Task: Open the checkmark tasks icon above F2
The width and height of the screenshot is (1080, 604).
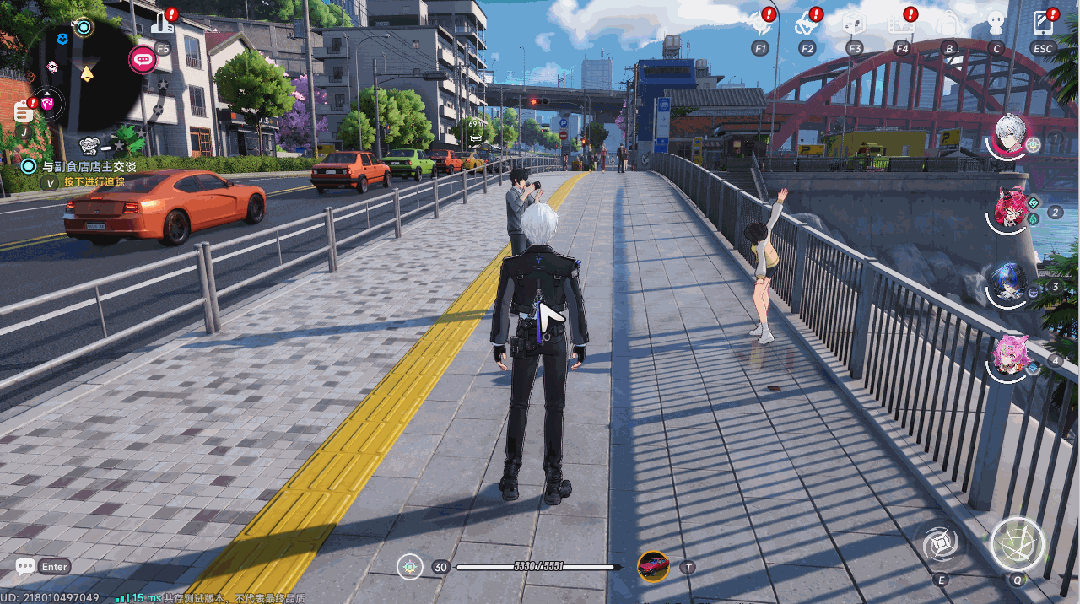Action: [x=807, y=22]
